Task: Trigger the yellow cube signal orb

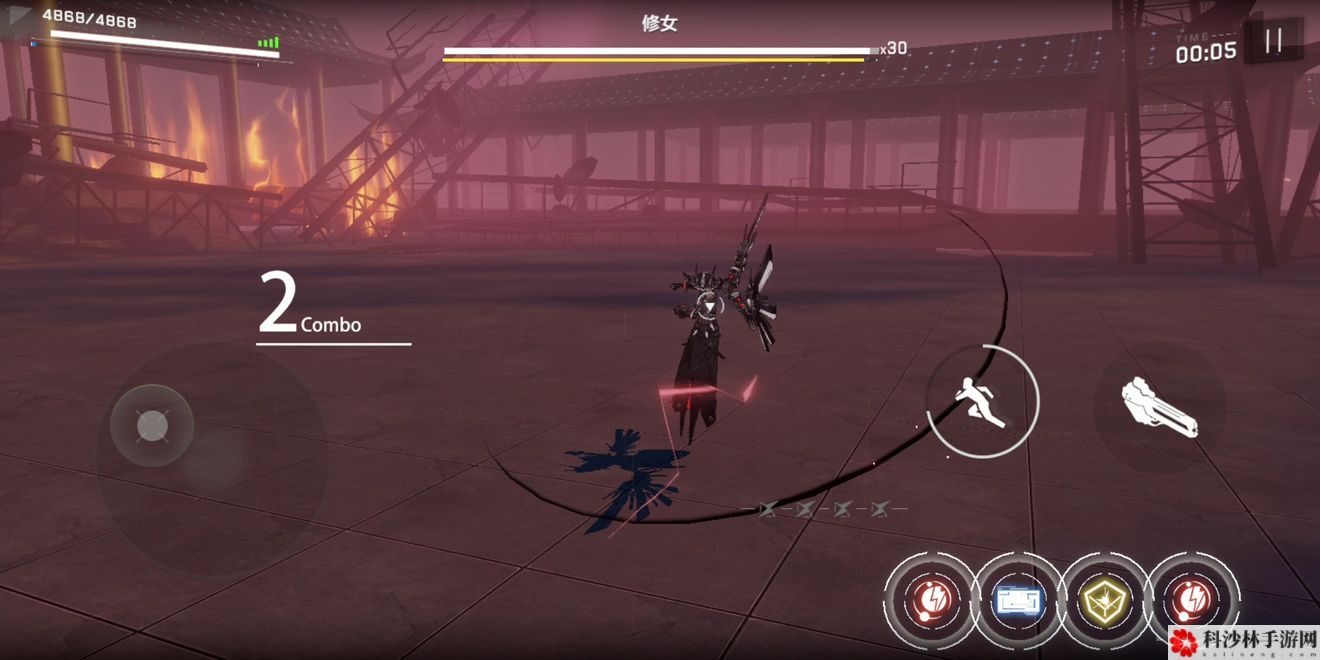Action: point(1104,600)
